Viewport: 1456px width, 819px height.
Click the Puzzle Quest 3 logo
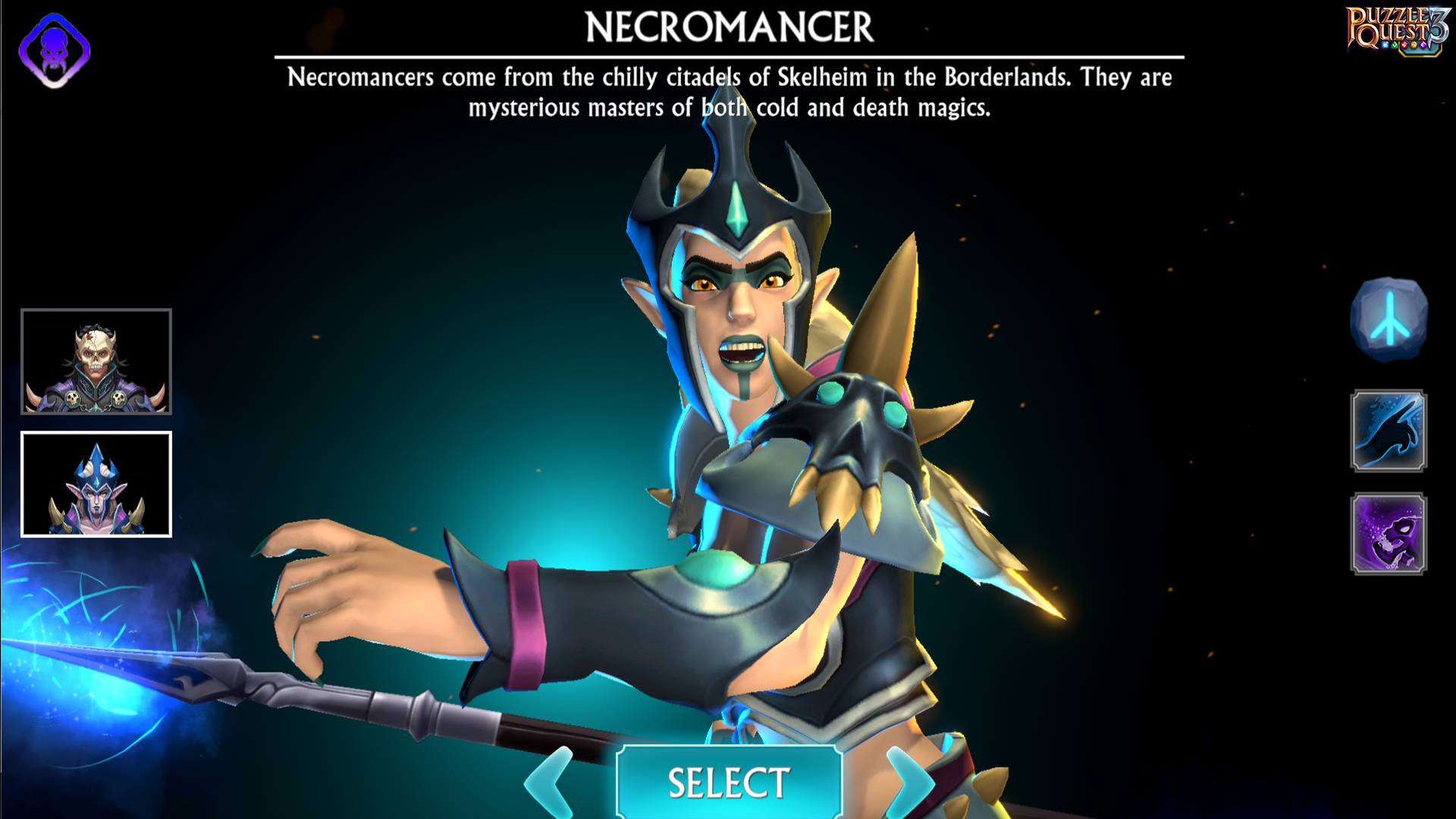coord(1396,29)
